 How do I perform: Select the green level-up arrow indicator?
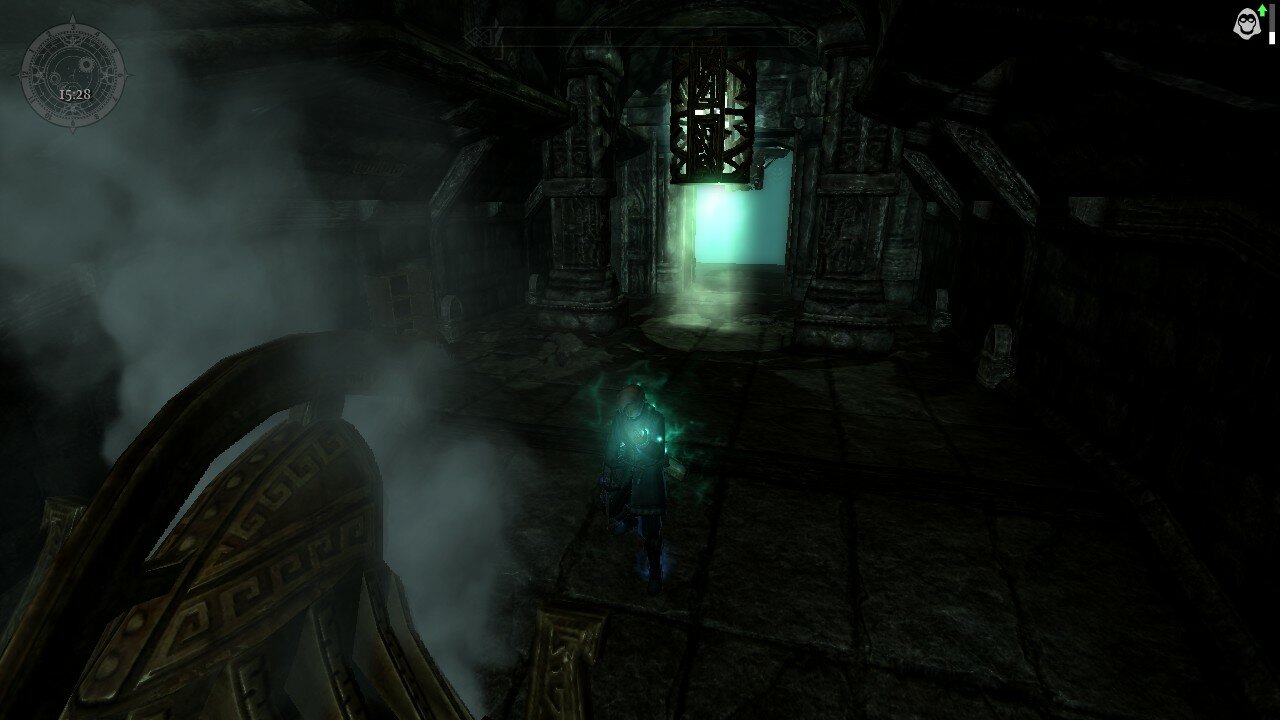click(x=1262, y=11)
